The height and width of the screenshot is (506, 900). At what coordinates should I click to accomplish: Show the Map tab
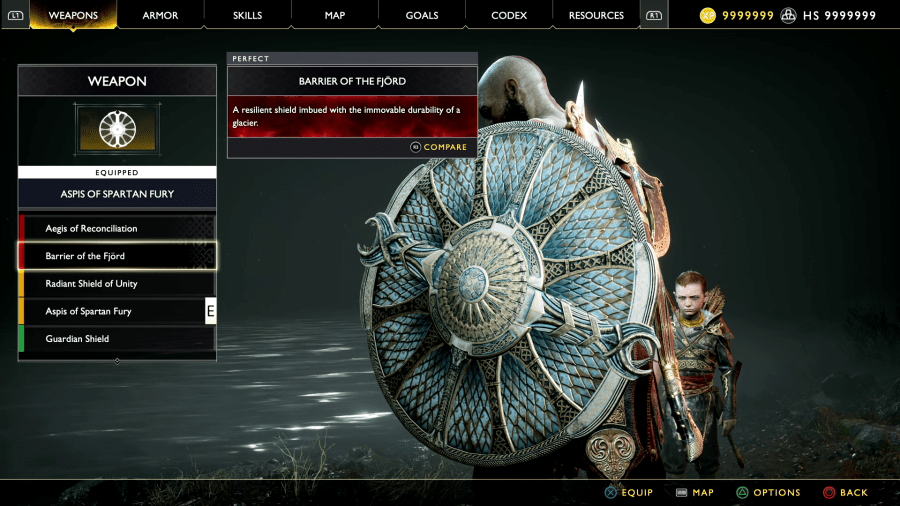tap(335, 15)
